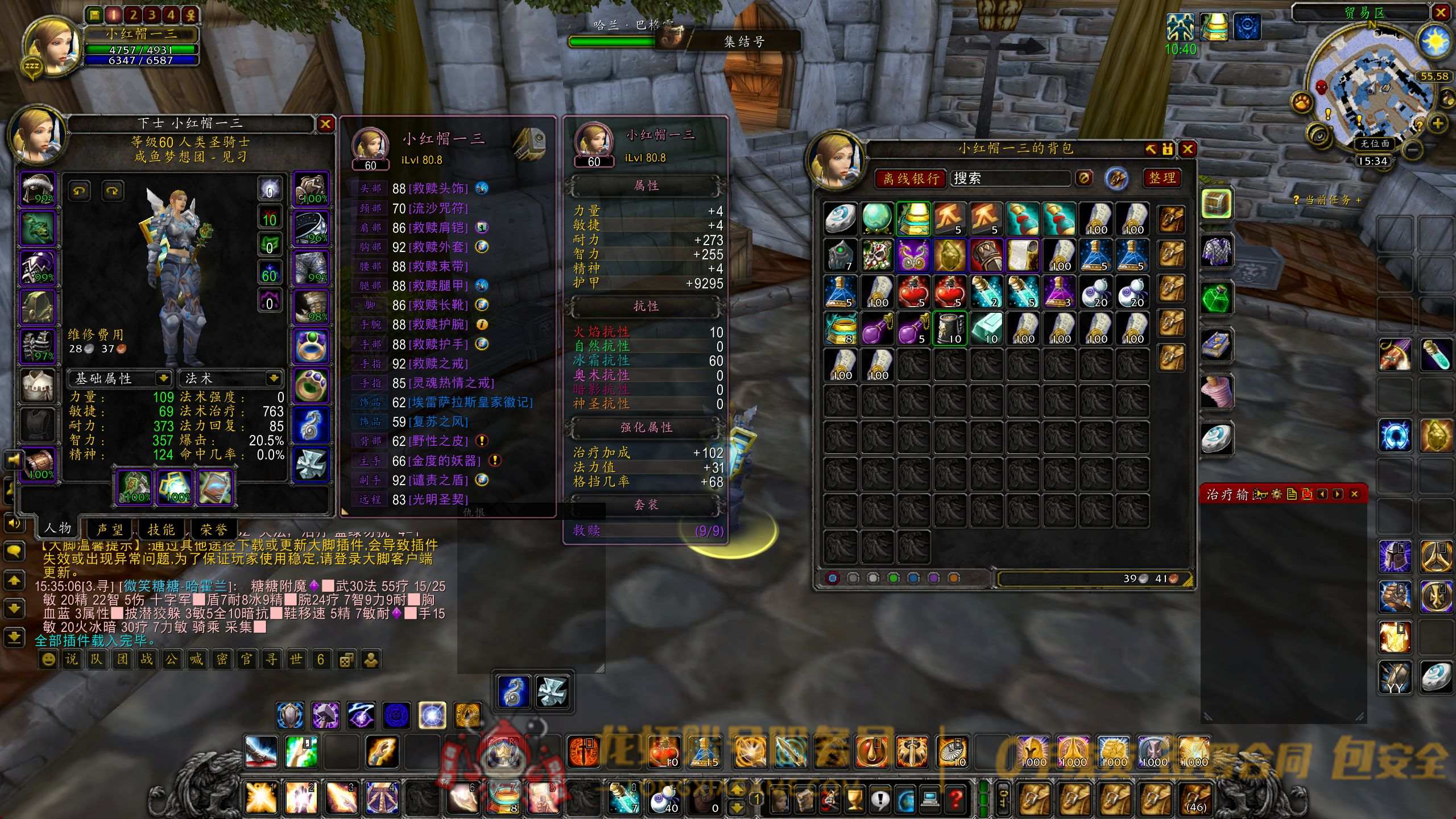Open the 基础属性 stats dropdown
This screenshot has height=819, width=1456.
point(163,378)
